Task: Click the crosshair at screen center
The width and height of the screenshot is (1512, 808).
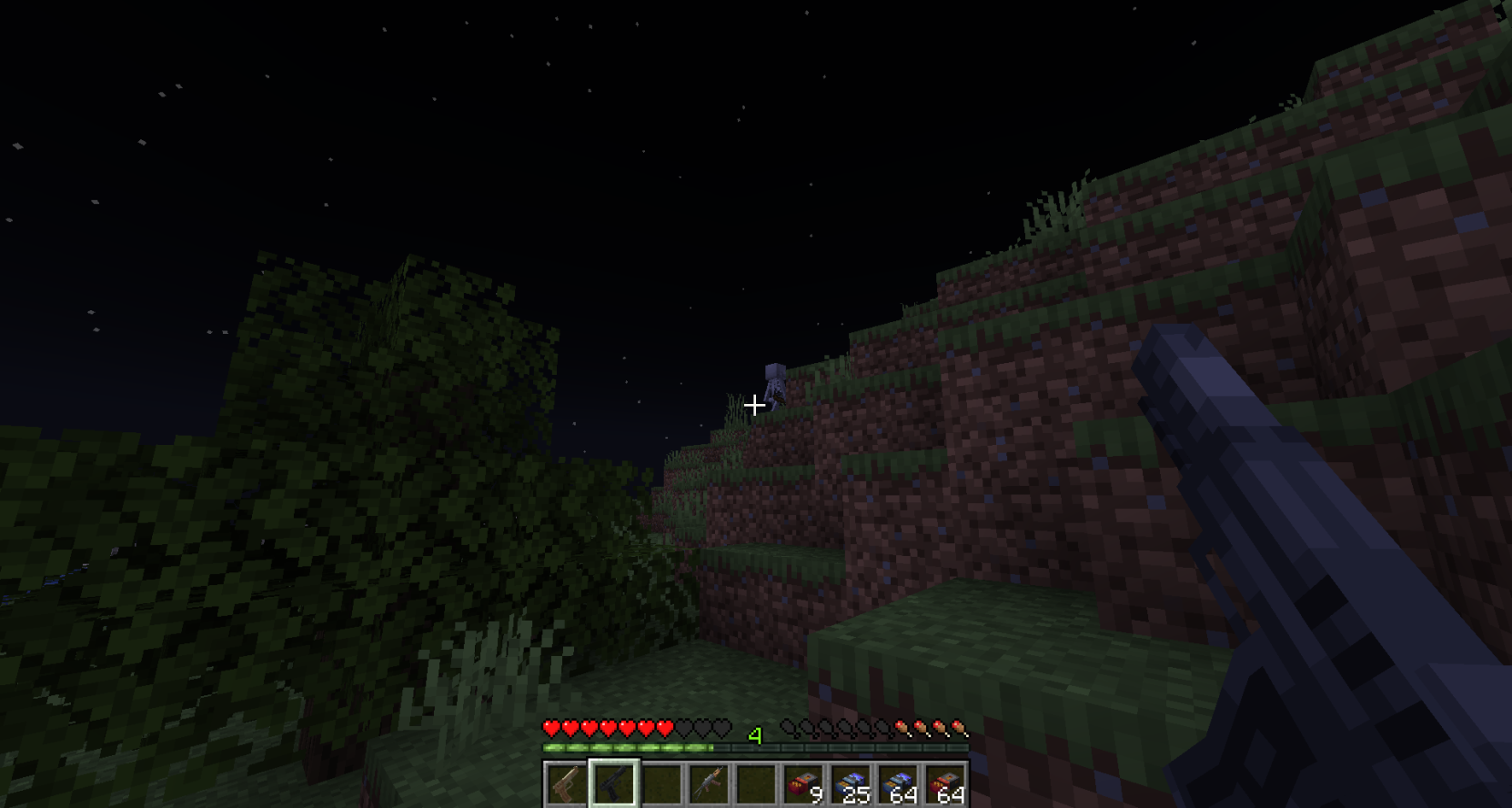Action: point(756,404)
